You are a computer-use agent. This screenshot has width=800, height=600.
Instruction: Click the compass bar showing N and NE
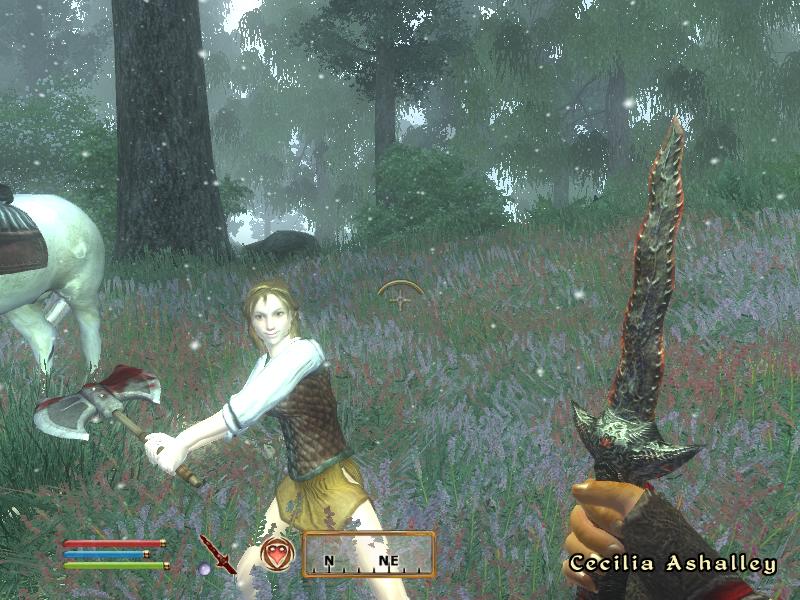click(369, 555)
